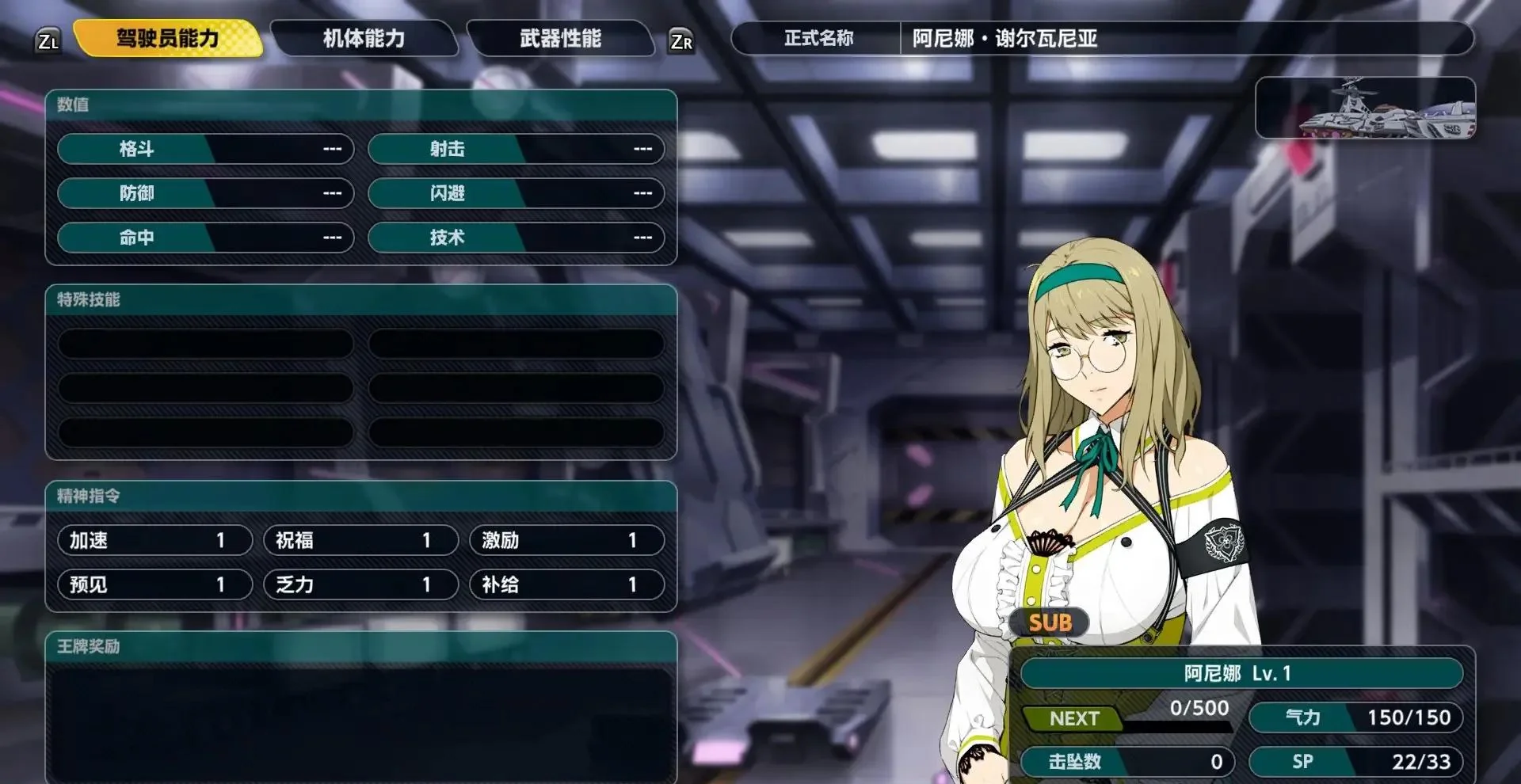Click the 技术 stat bar

click(x=516, y=238)
